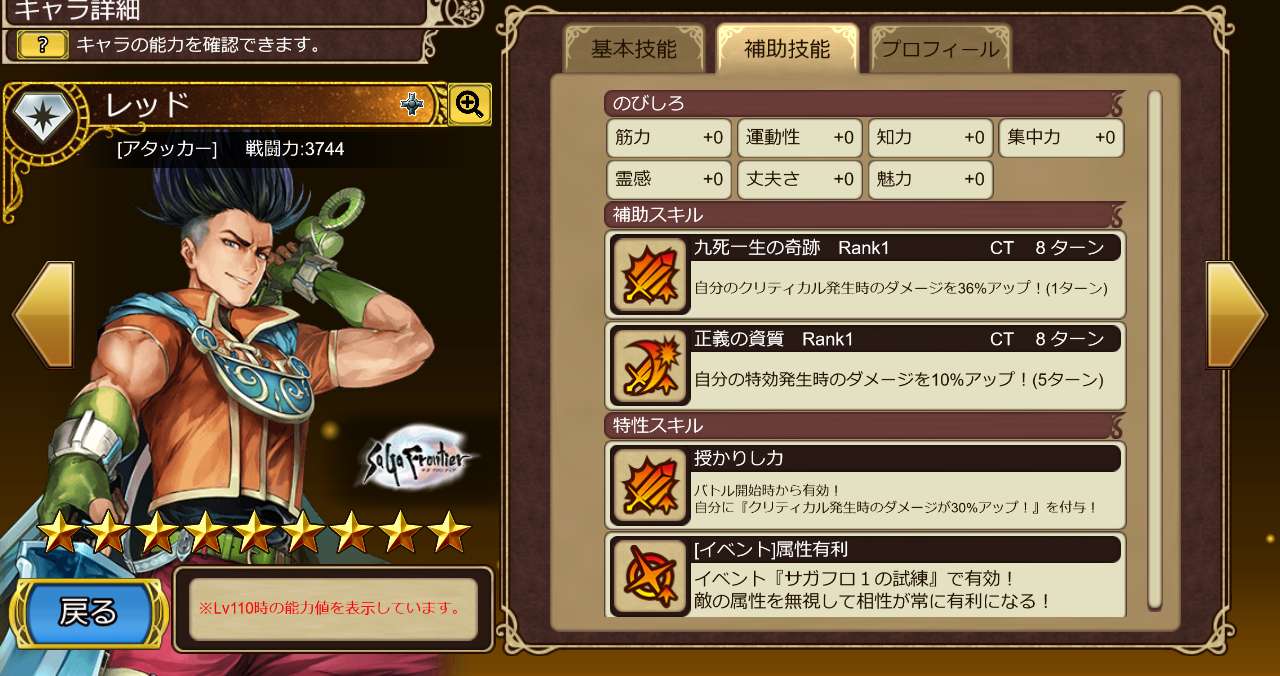This screenshot has height=676, width=1280.
Task: Tap the 運動性 growth stat box
Action: 800,138
